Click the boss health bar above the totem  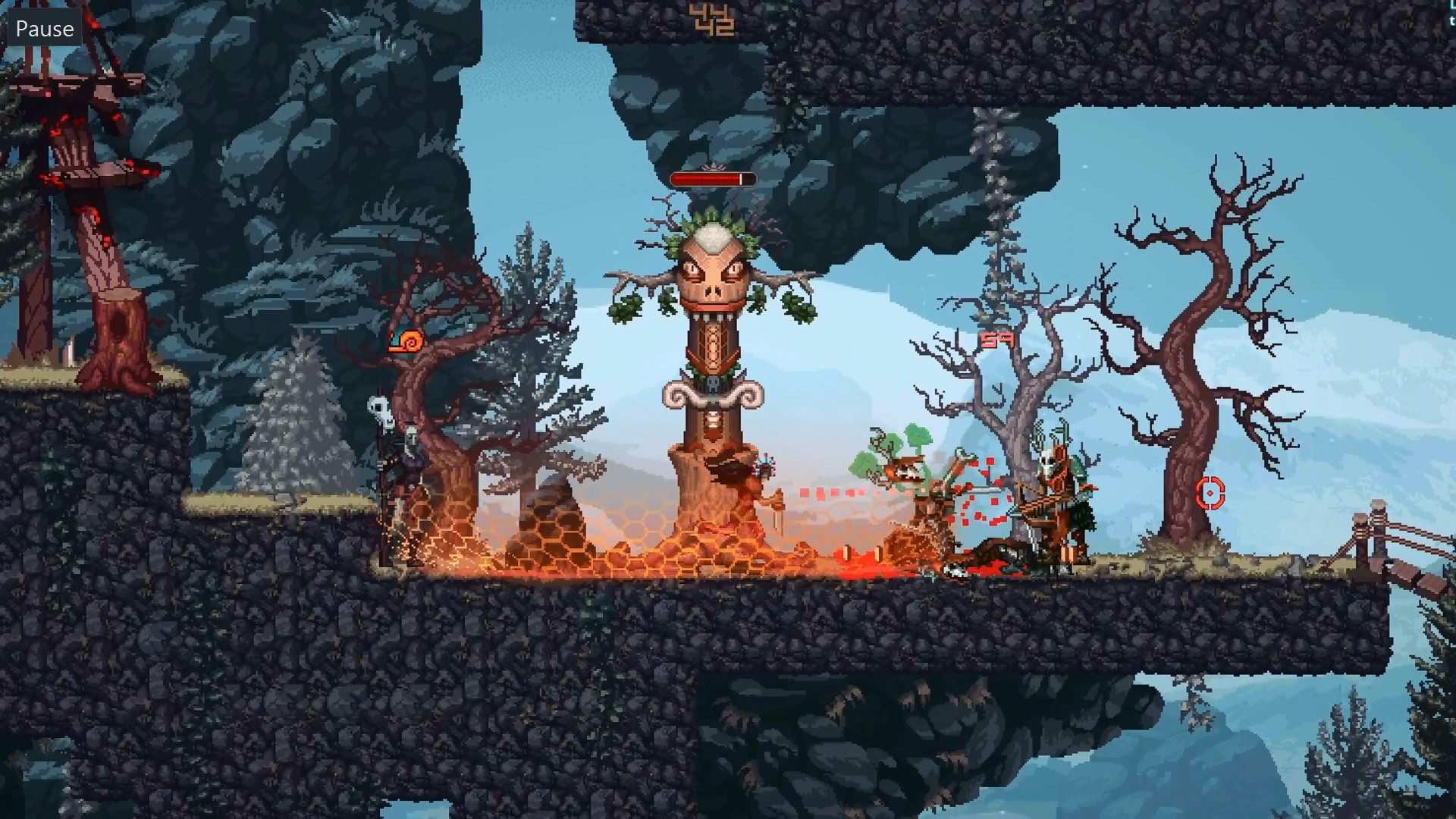(x=711, y=179)
